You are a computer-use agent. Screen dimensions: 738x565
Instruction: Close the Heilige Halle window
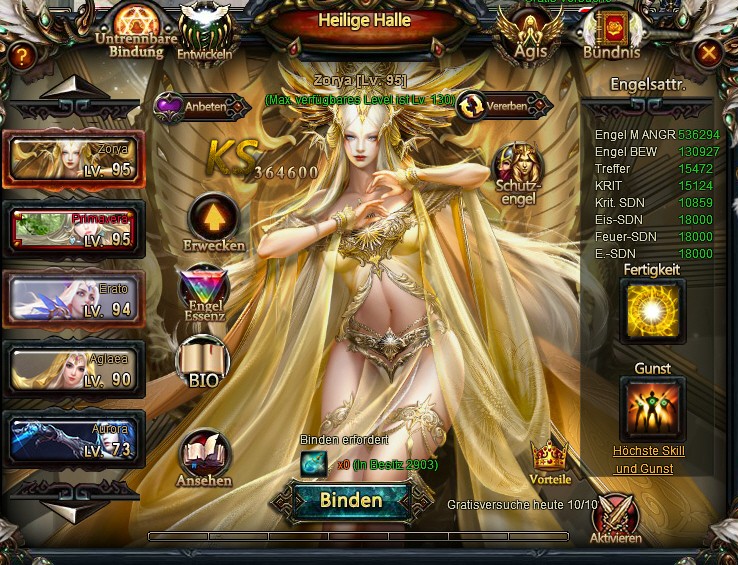(x=708, y=53)
